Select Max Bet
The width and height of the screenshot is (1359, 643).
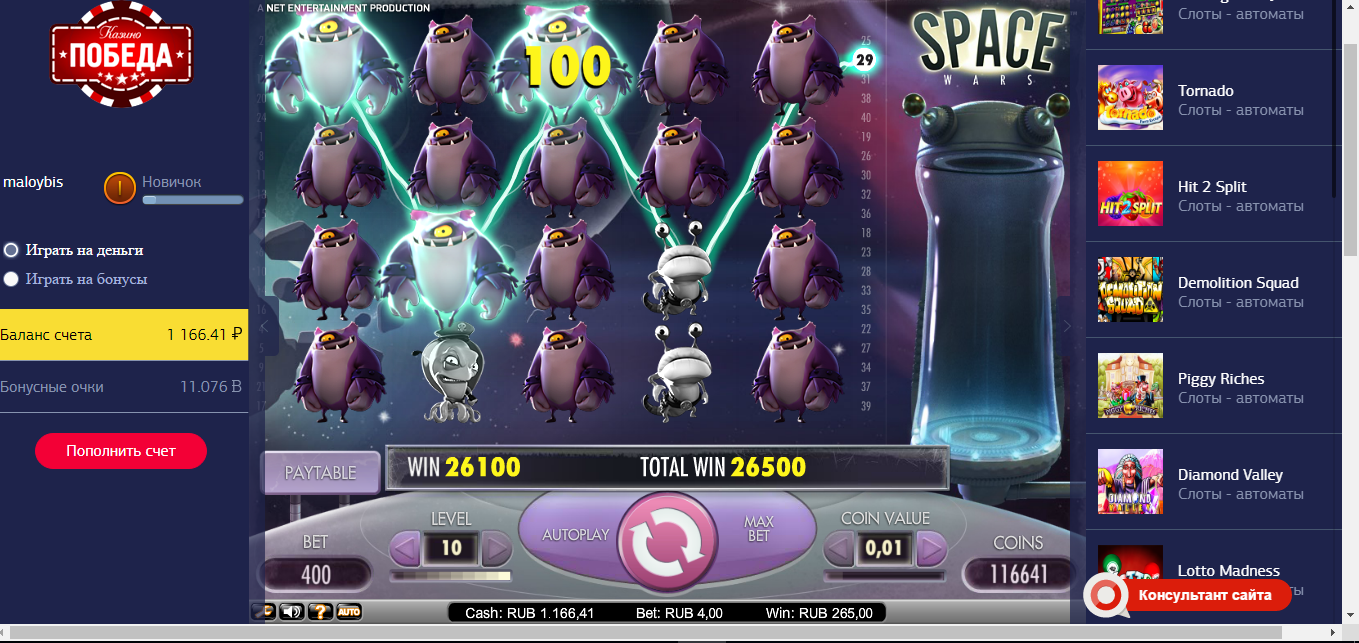tap(759, 529)
